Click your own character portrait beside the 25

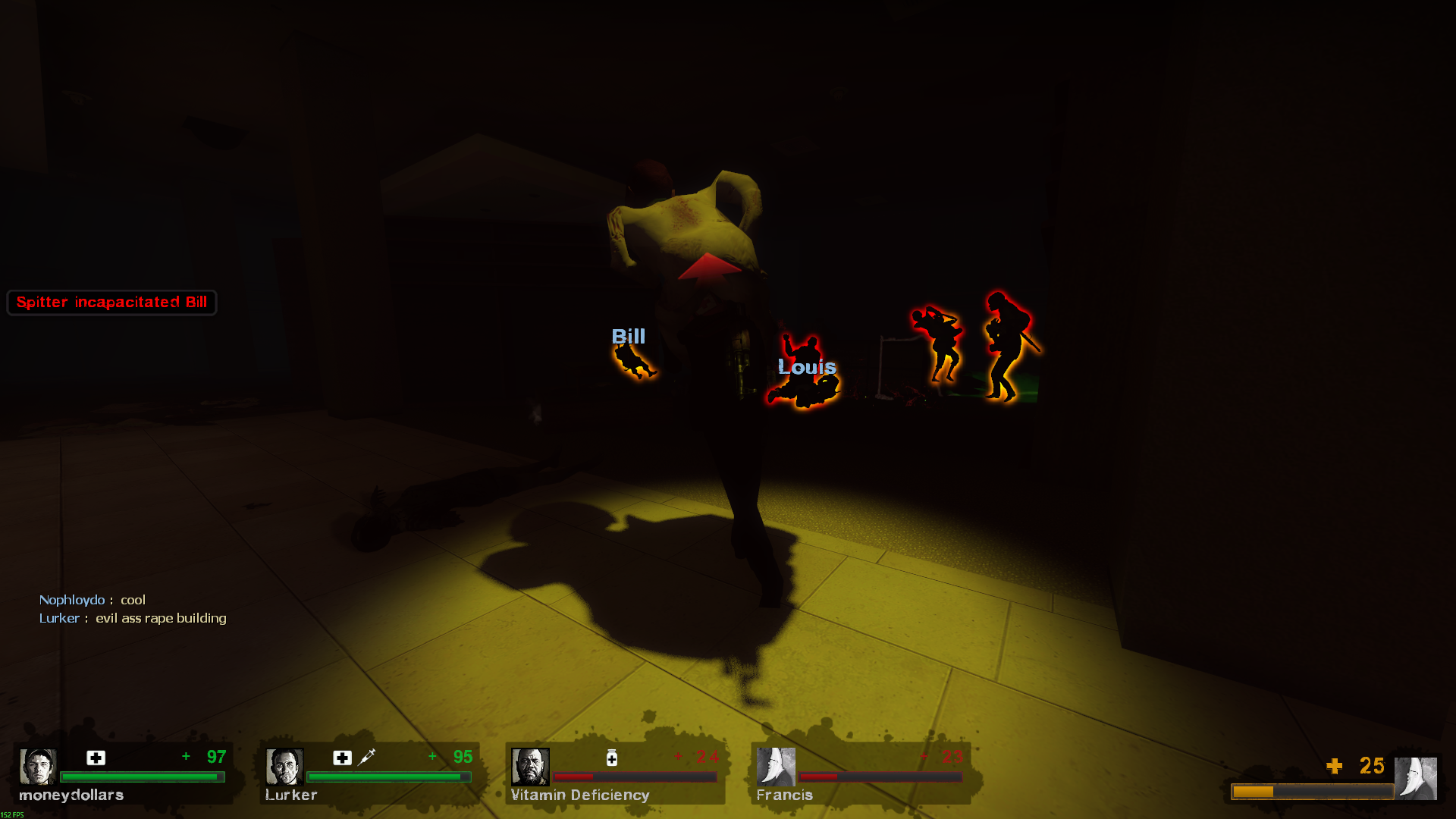(x=1415, y=778)
